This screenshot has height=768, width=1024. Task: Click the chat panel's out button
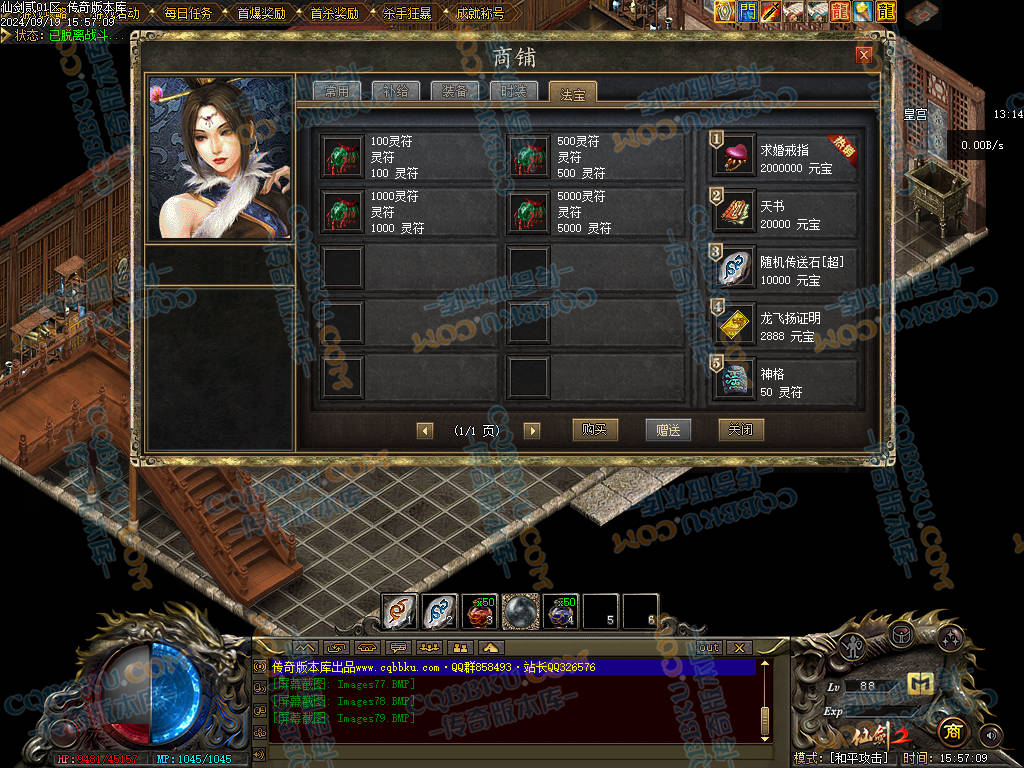pos(708,647)
